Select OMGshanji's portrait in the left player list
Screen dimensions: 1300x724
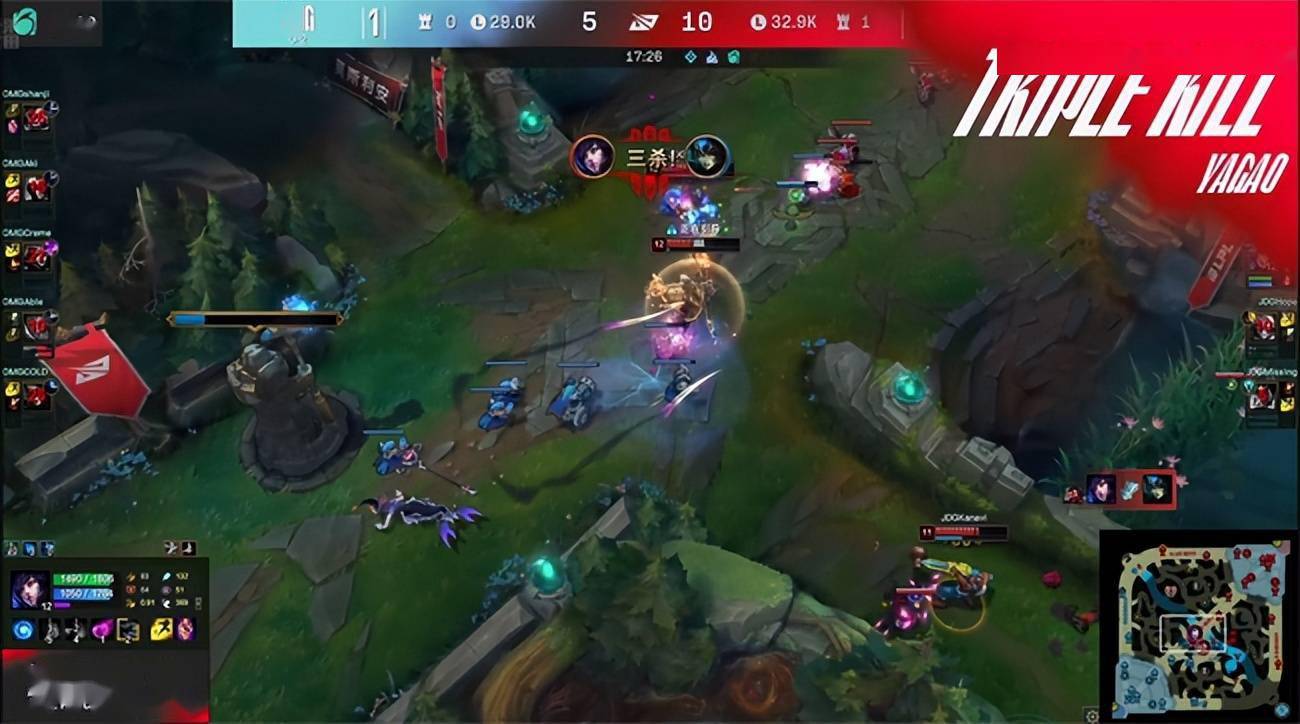(37, 115)
